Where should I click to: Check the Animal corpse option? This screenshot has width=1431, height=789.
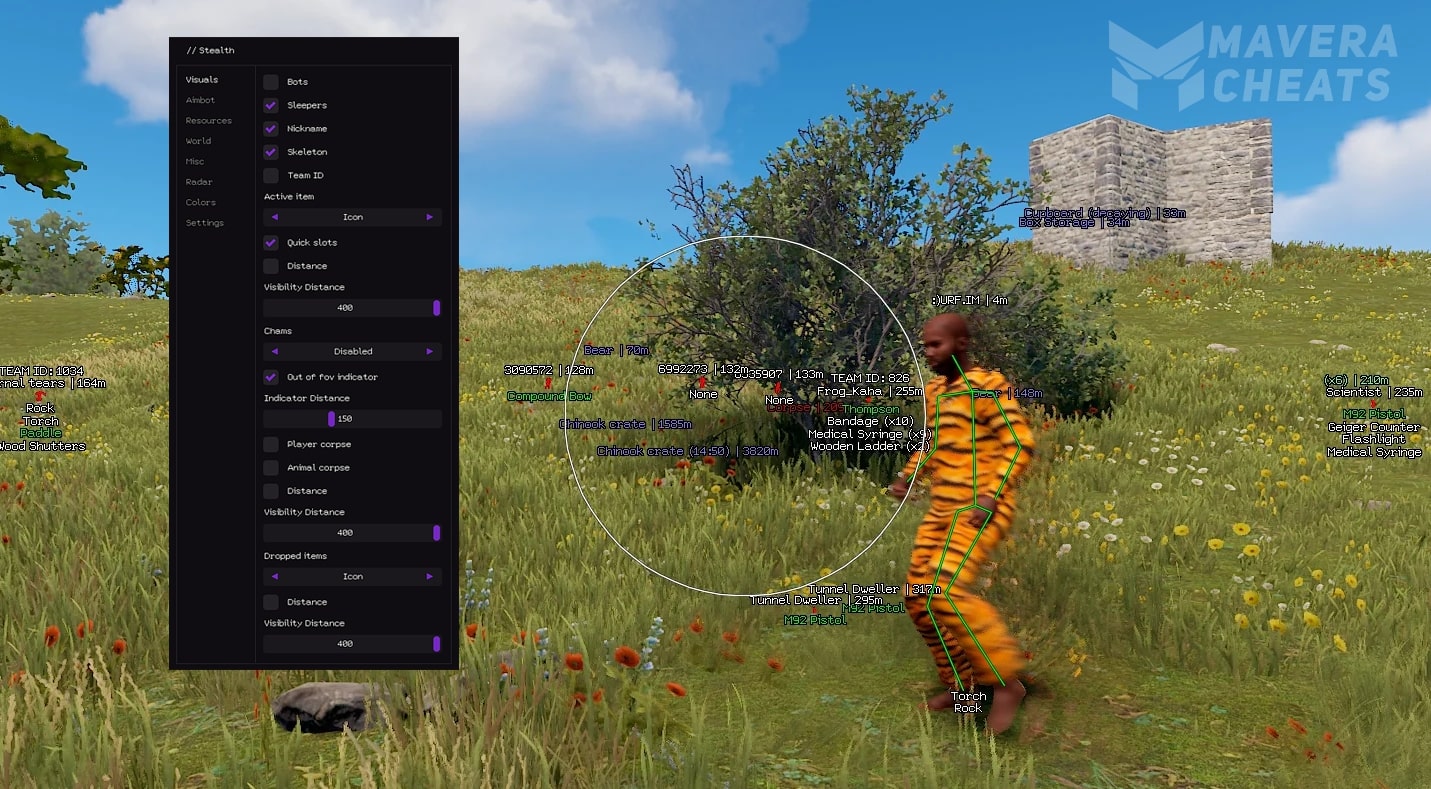click(271, 468)
